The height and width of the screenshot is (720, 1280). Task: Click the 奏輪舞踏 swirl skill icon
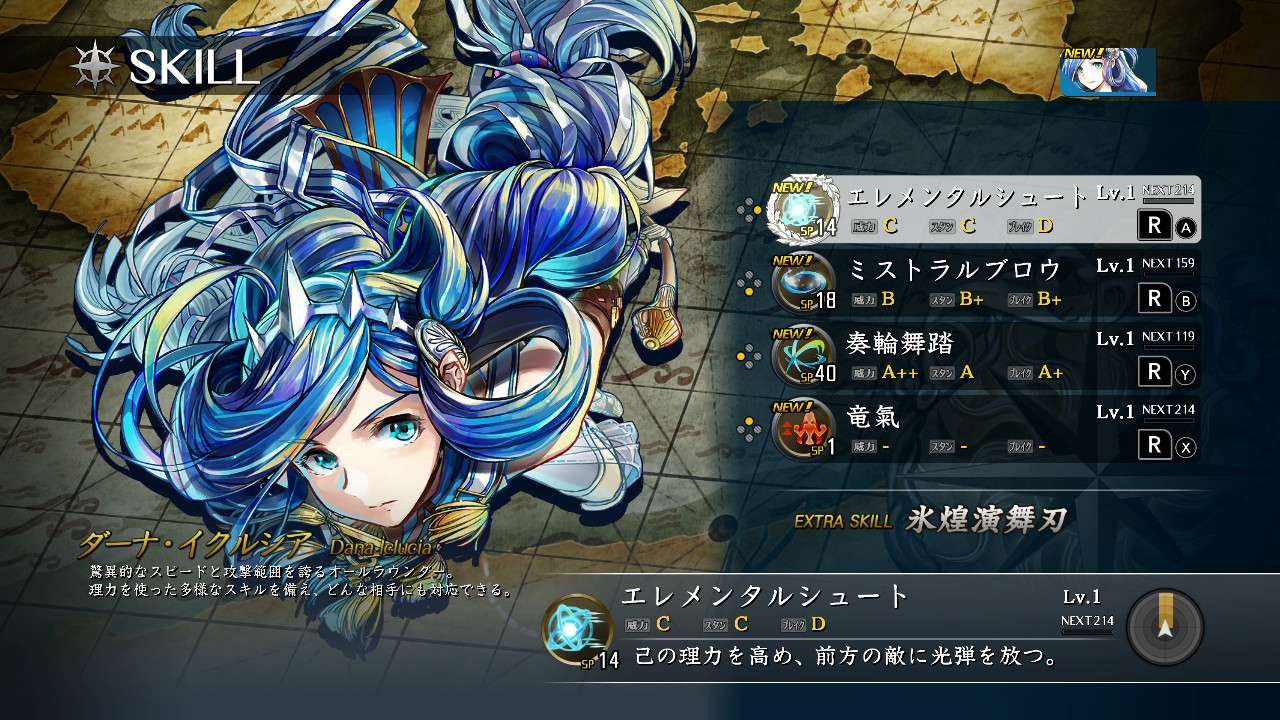point(803,356)
